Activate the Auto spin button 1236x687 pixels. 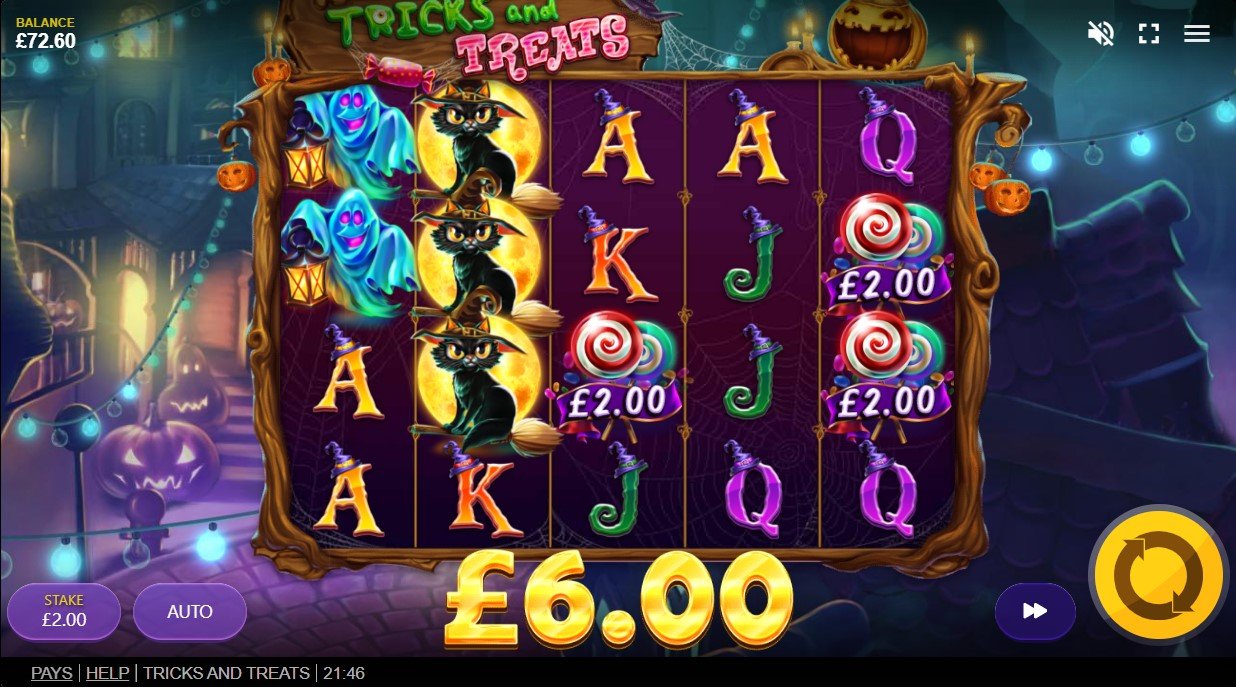[189, 611]
